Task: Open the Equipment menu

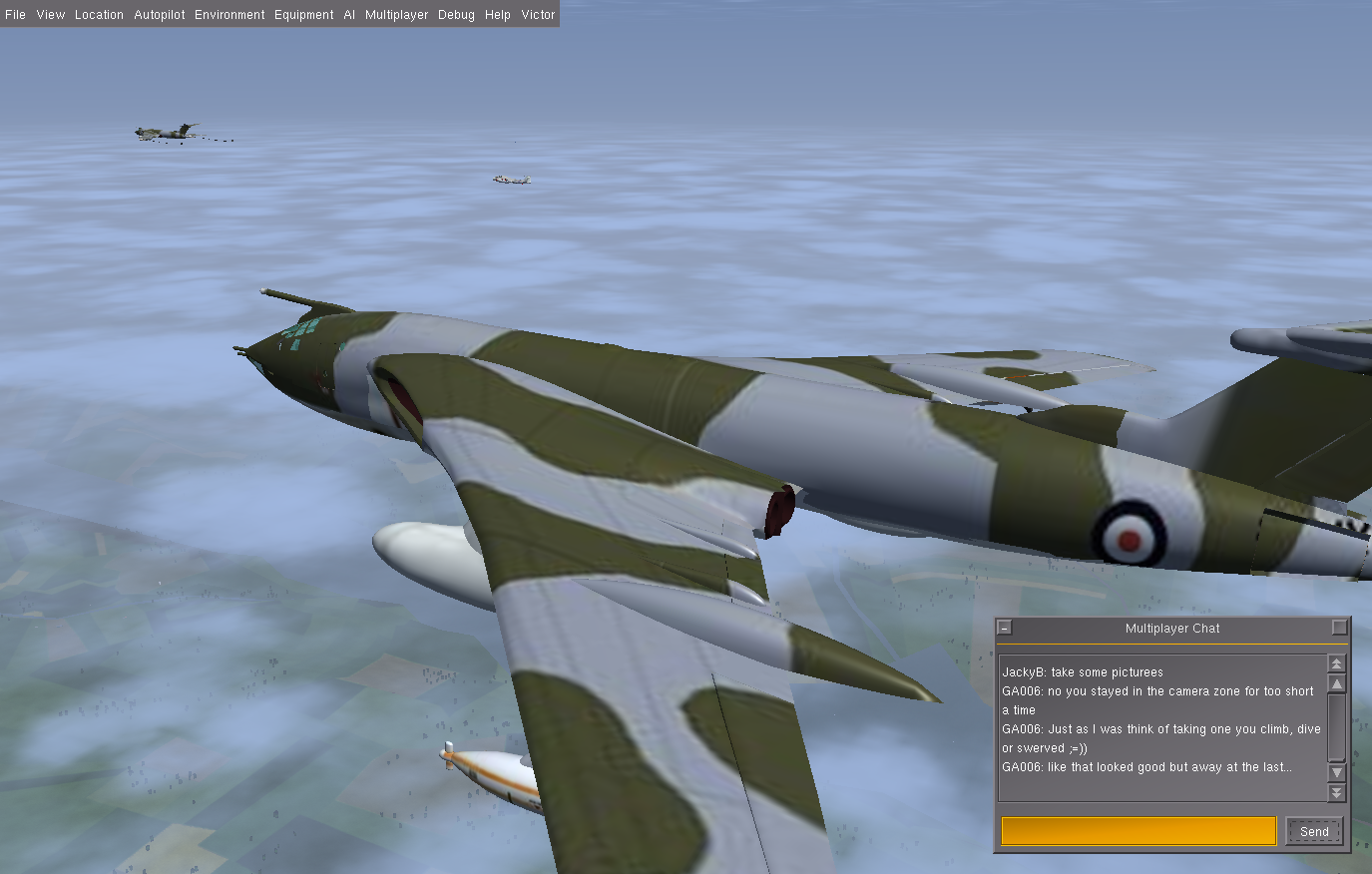Action: tap(304, 15)
